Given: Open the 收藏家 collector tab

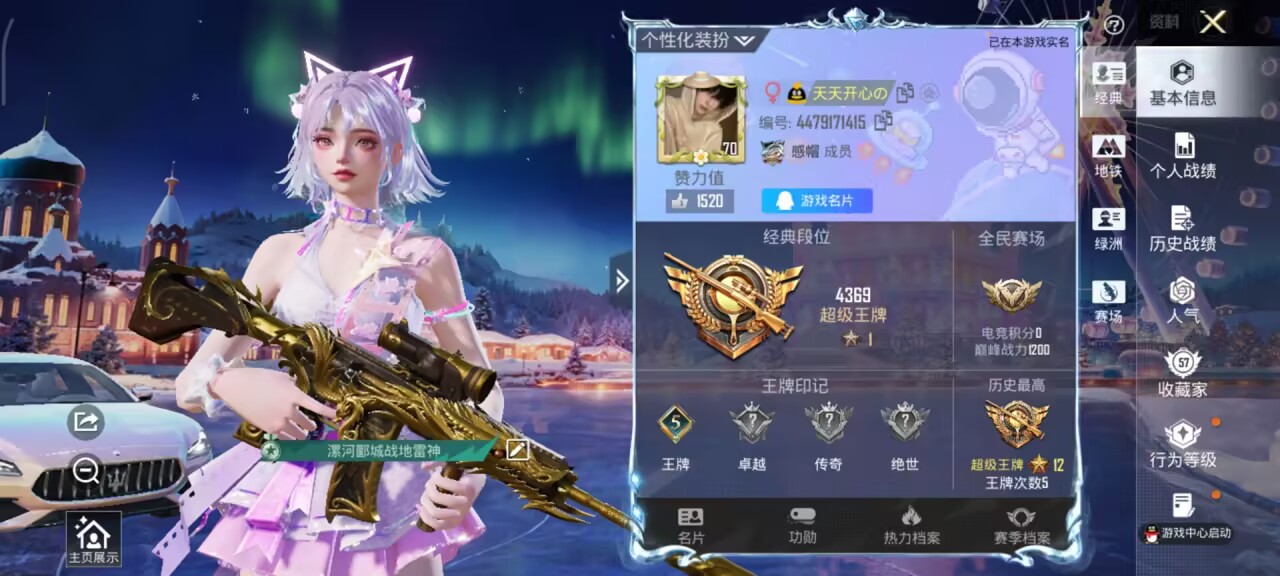Looking at the screenshot, I should tap(1182, 374).
